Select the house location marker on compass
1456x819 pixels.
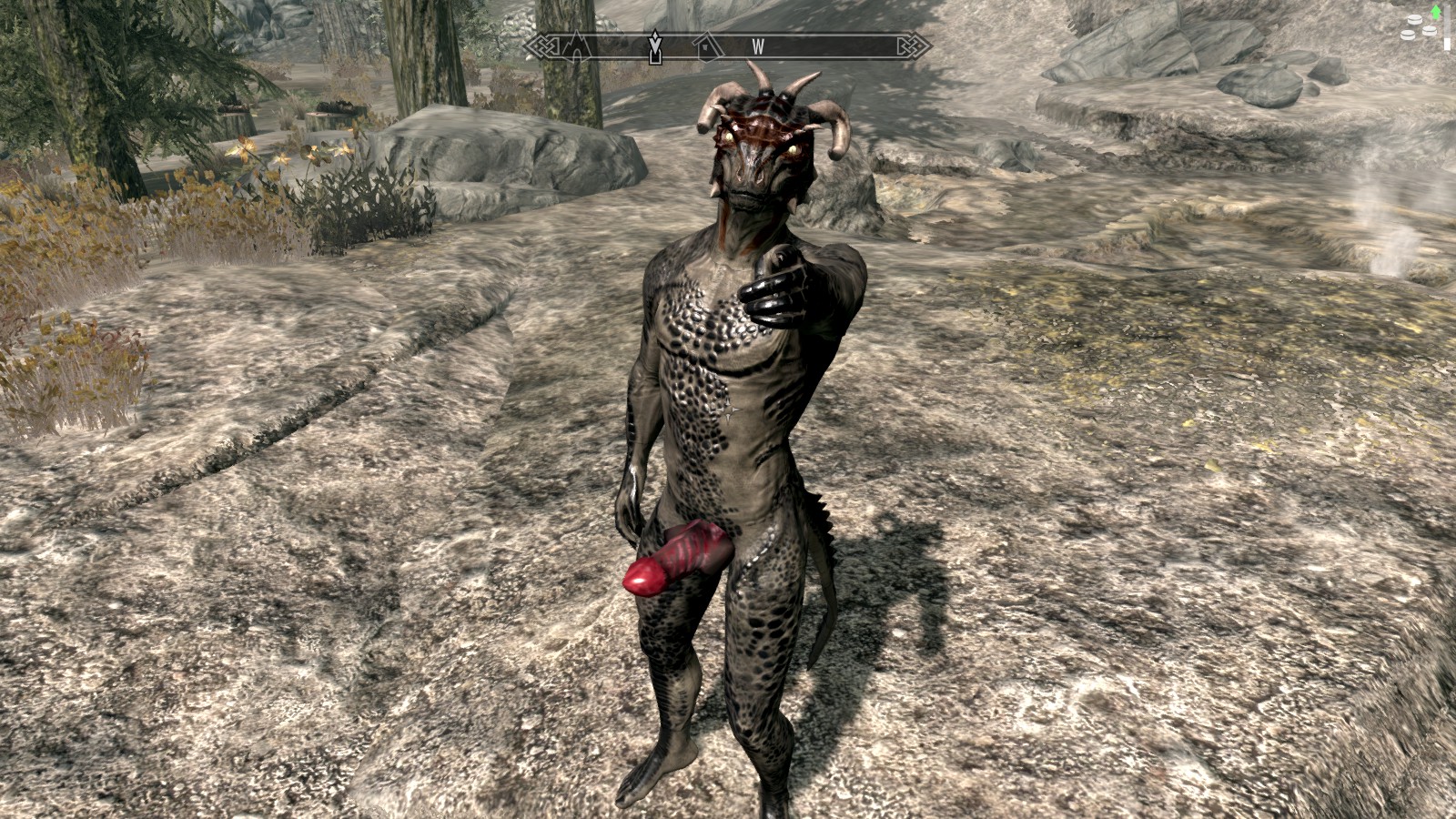coord(703,45)
